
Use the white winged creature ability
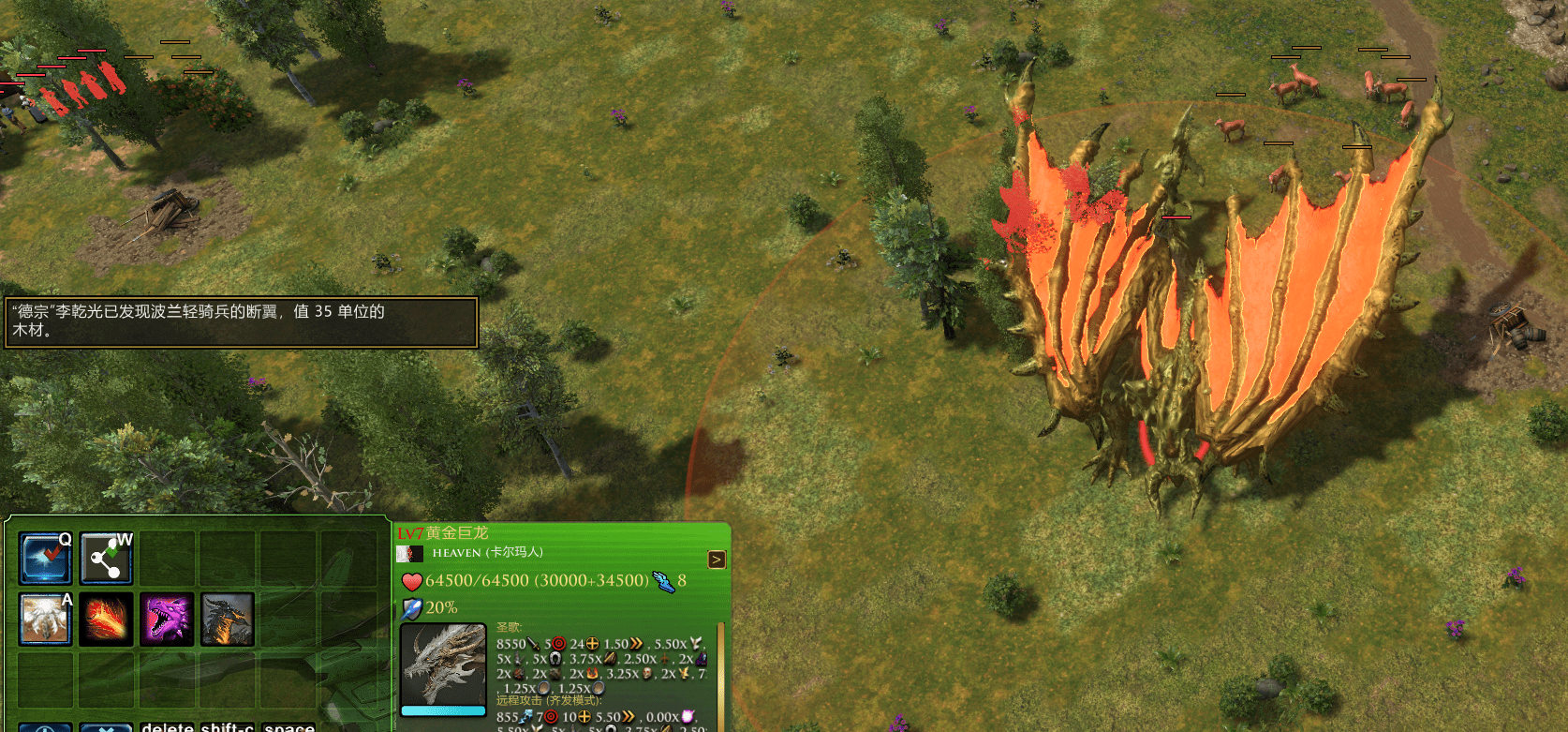tap(46, 620)
